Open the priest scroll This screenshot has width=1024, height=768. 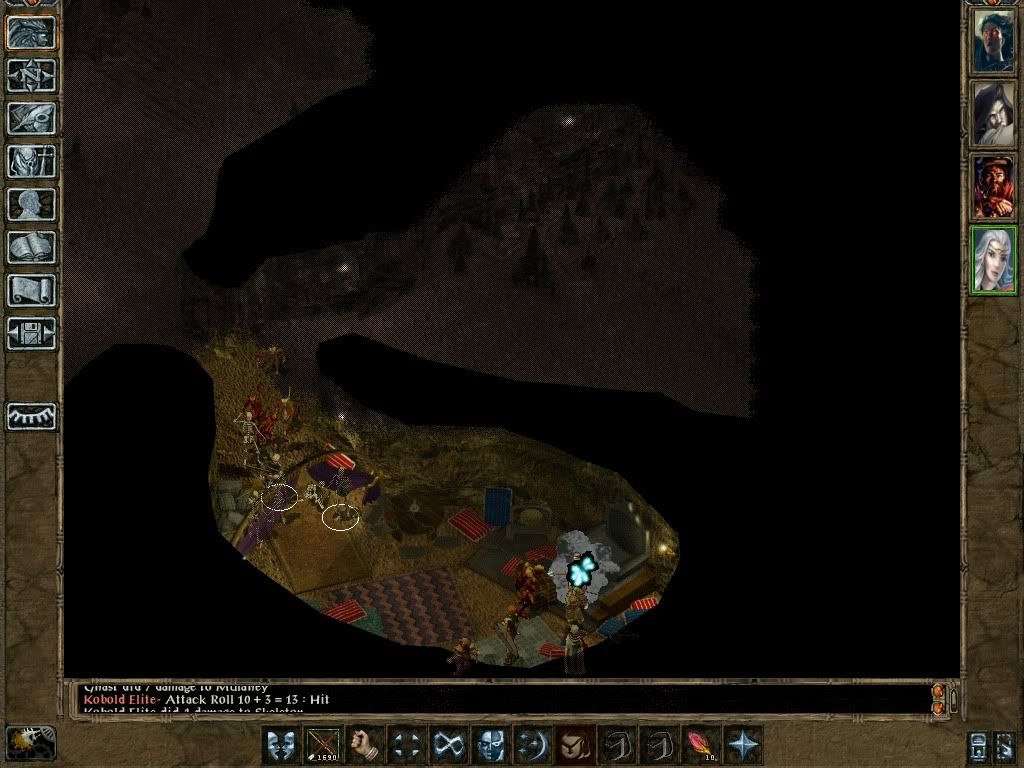[32, 290]
